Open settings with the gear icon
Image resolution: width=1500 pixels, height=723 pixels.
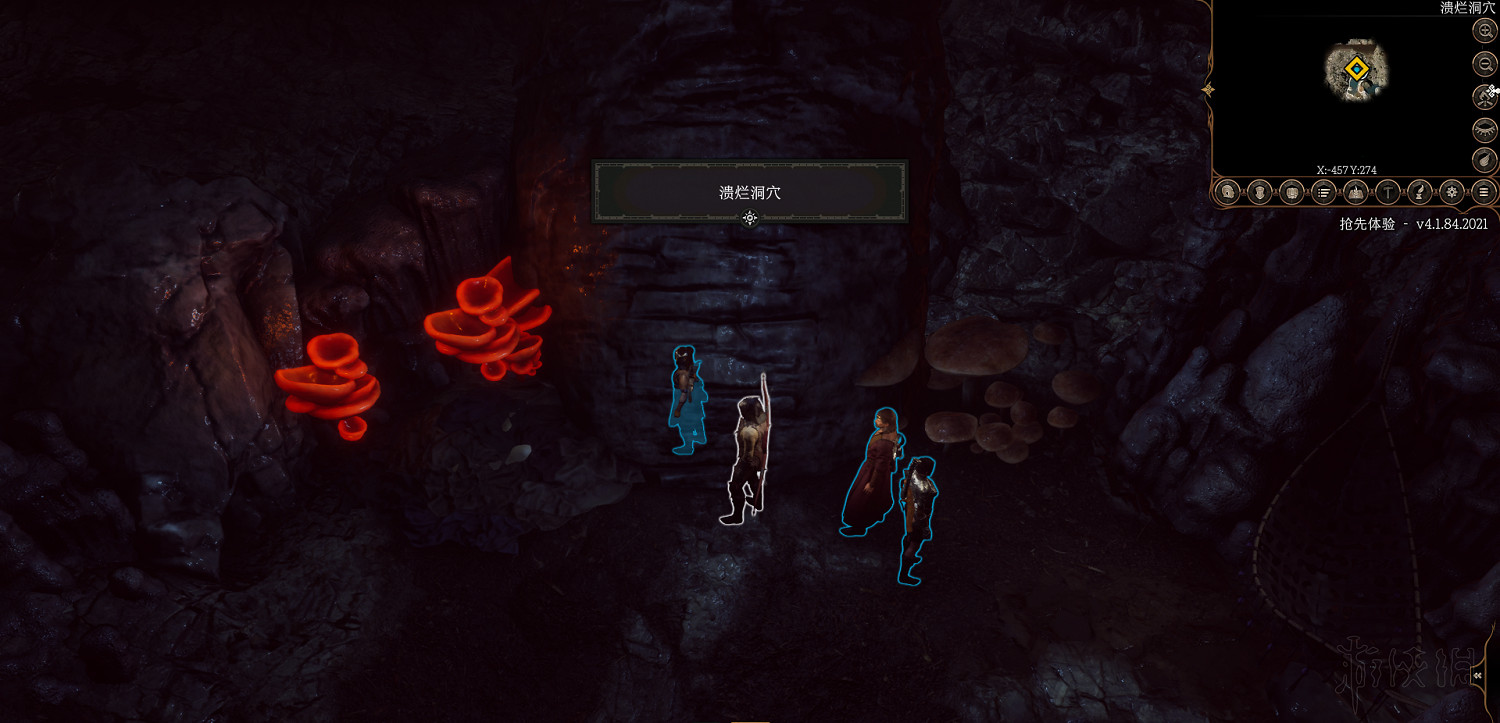point(1451,191)
